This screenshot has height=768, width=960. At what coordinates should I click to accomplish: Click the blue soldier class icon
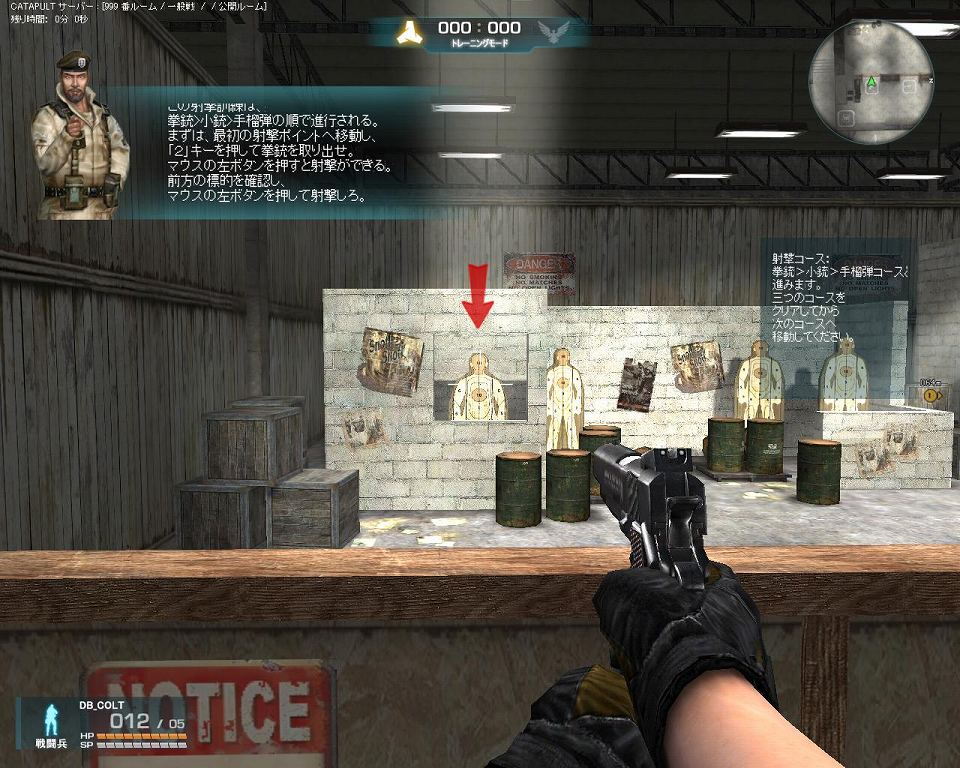coord(48,719)
